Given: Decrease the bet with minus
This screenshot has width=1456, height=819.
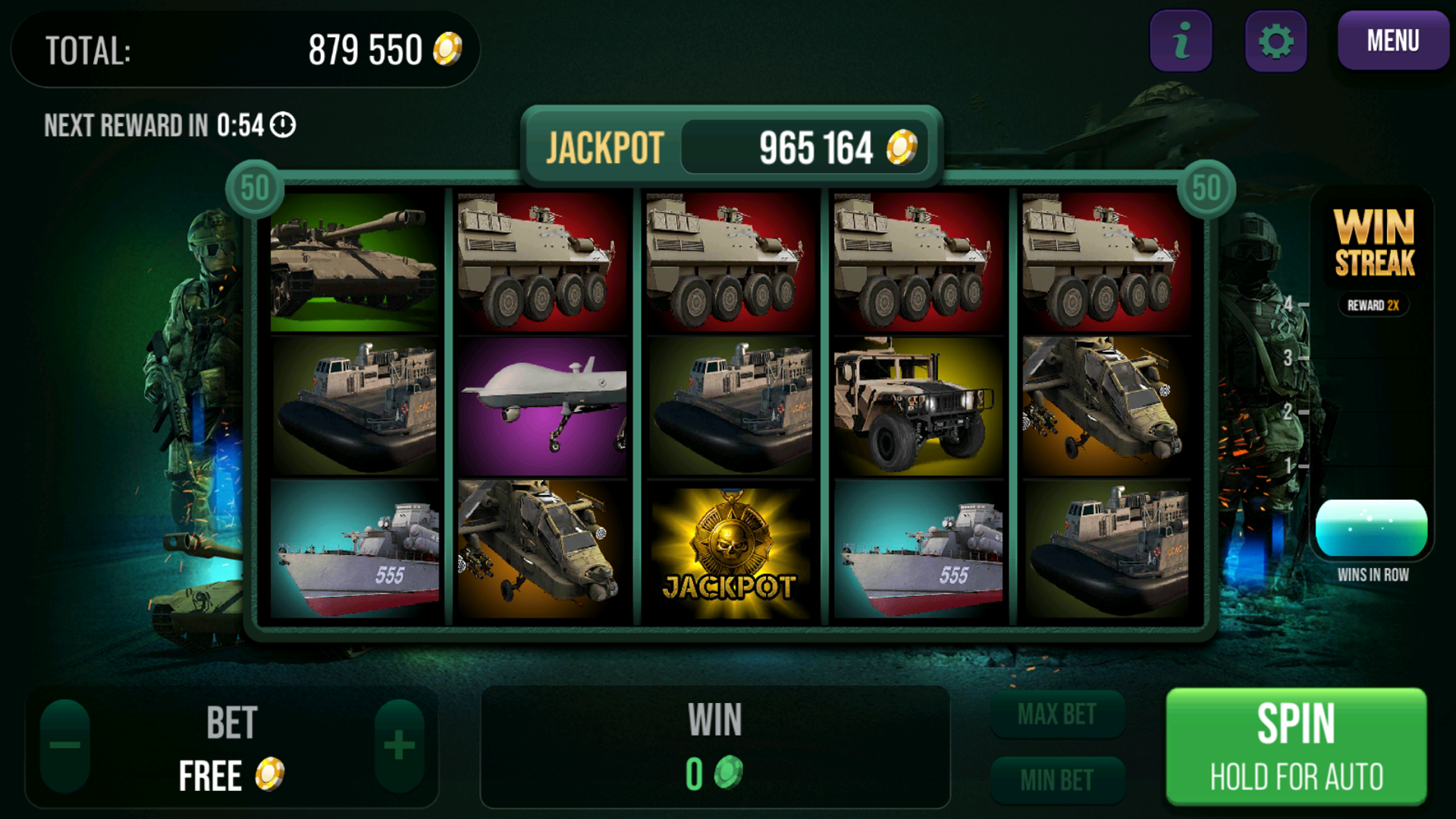Looking at the screenshot, I should [65, 745].
